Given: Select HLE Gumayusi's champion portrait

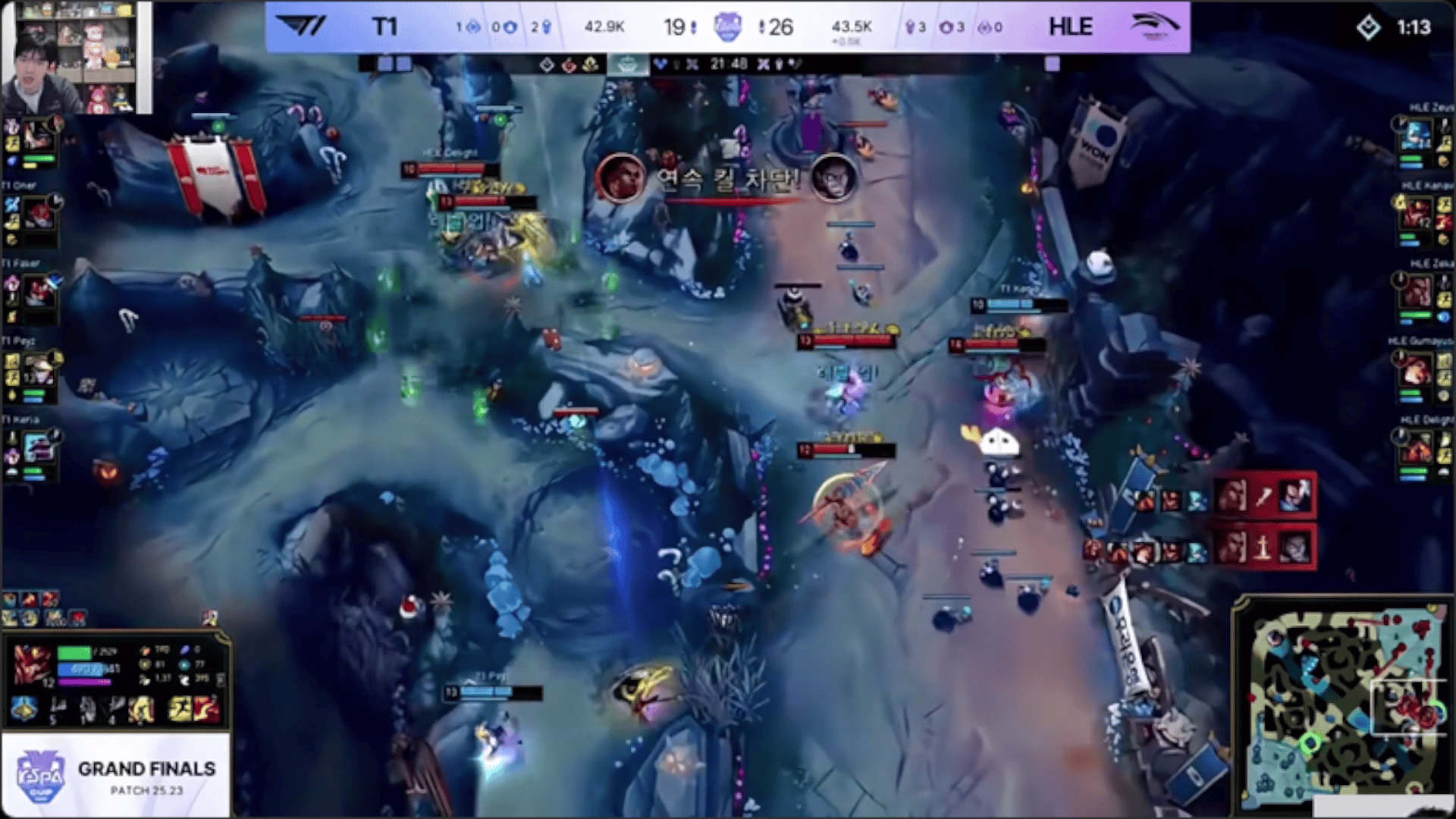Looking at the screenshot, I should (x=1417, y=372).
